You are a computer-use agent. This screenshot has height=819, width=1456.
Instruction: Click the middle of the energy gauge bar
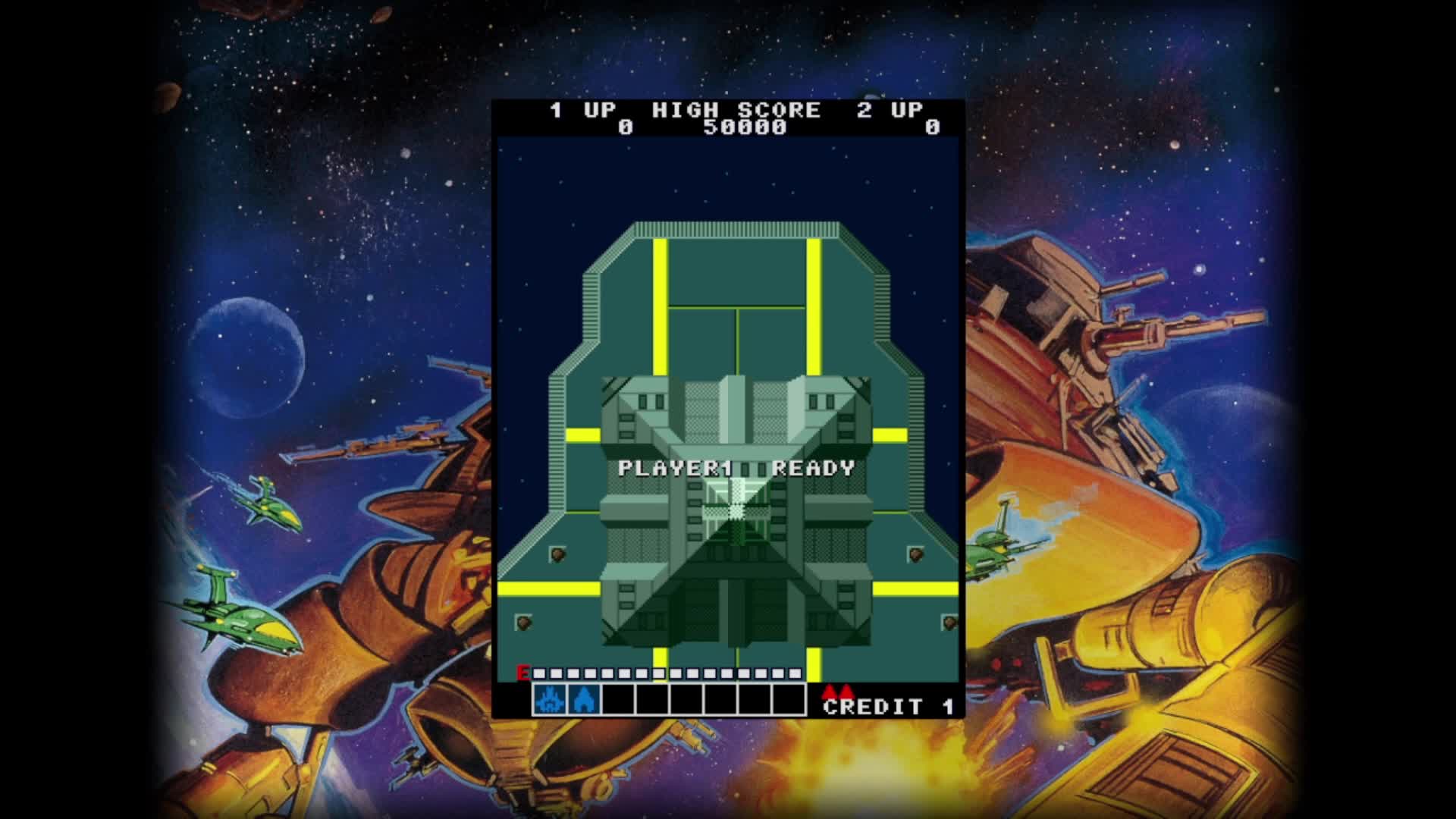pyautogui.click(x=667, y=673)
